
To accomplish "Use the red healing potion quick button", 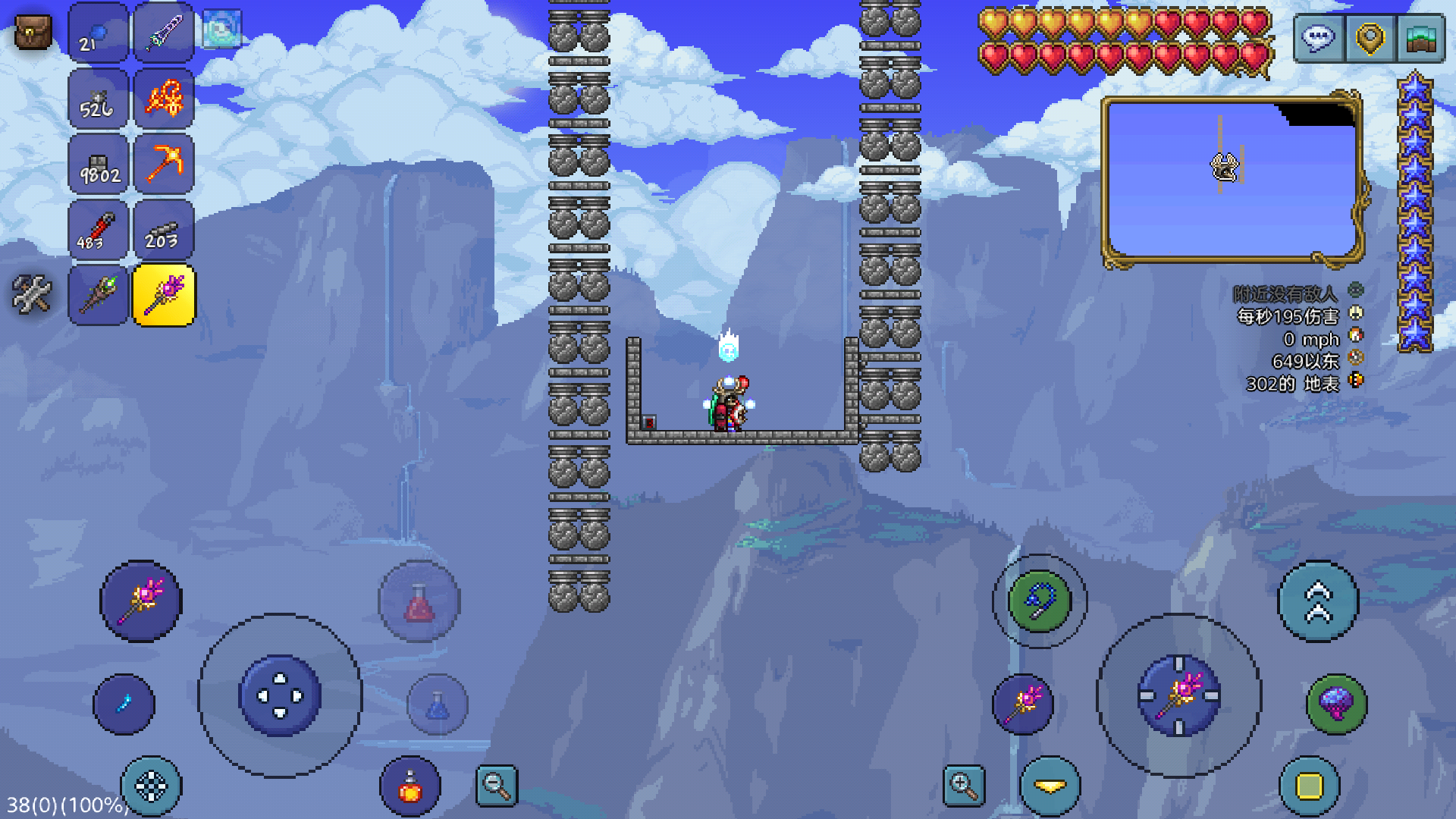I will pyautogui.click(x=419, y=602).
